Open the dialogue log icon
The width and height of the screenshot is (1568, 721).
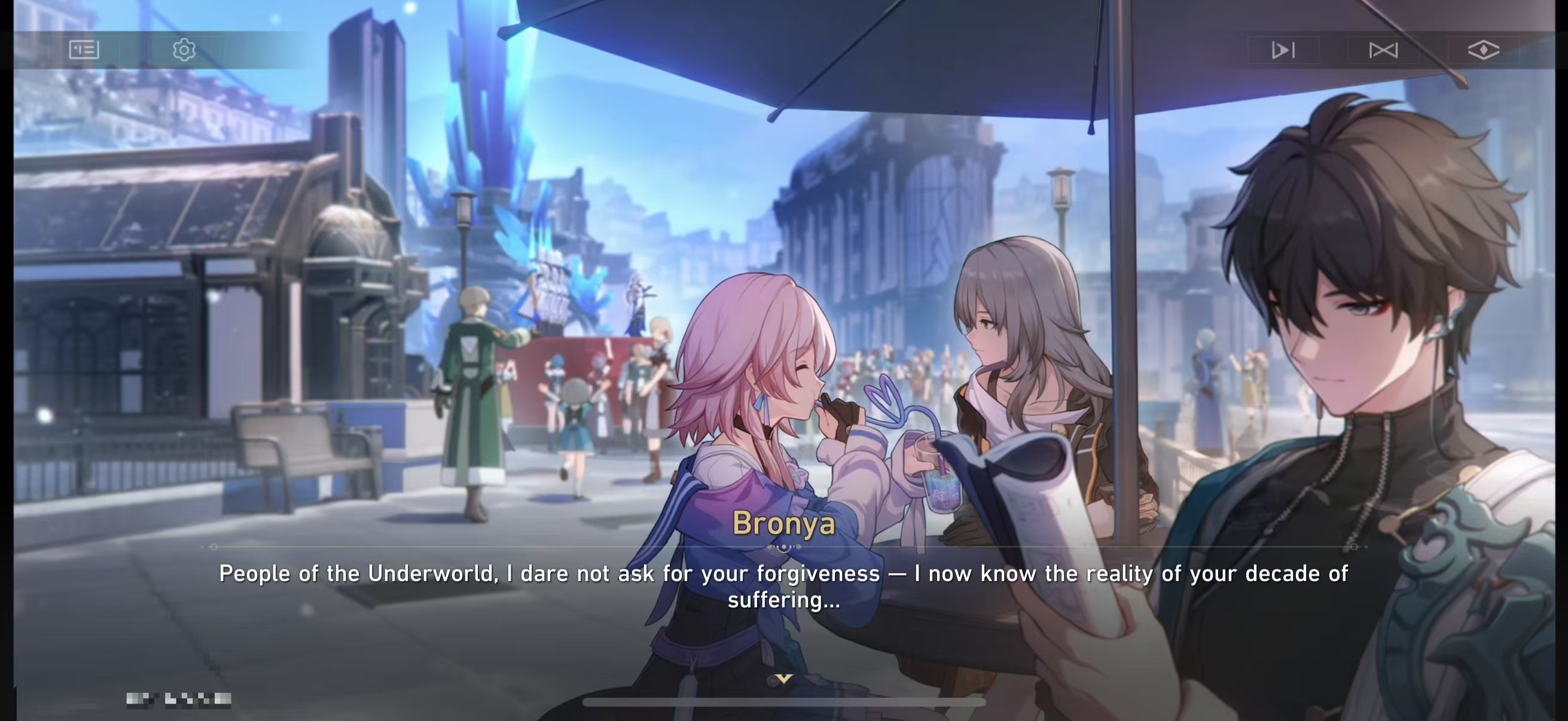pos(84,49)
